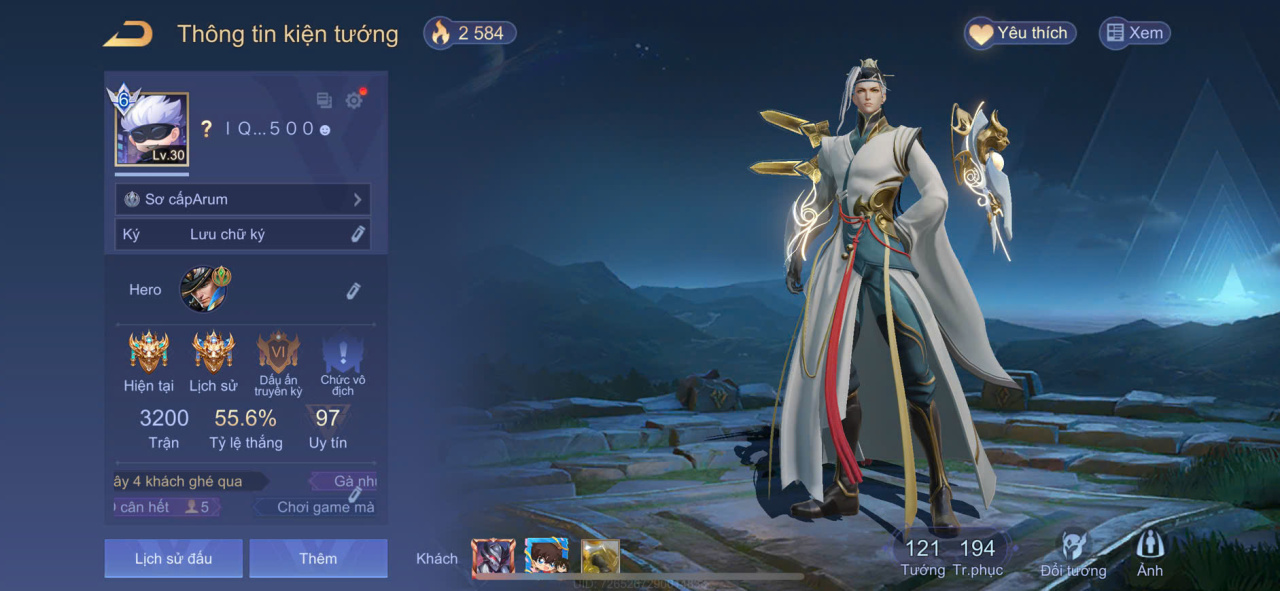Select the player avatar portrait
Screen dimensions: 1280x591
point(152,129)
